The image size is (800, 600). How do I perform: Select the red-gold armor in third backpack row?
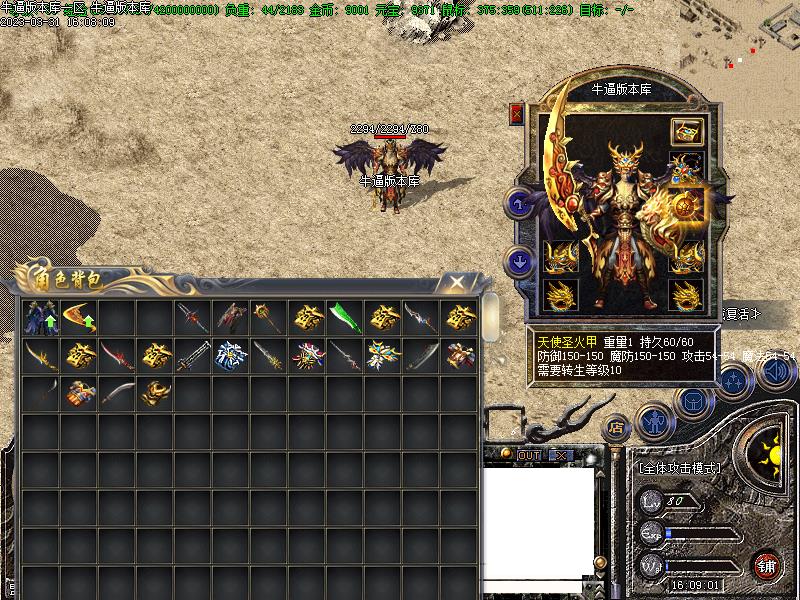(79, 394)
